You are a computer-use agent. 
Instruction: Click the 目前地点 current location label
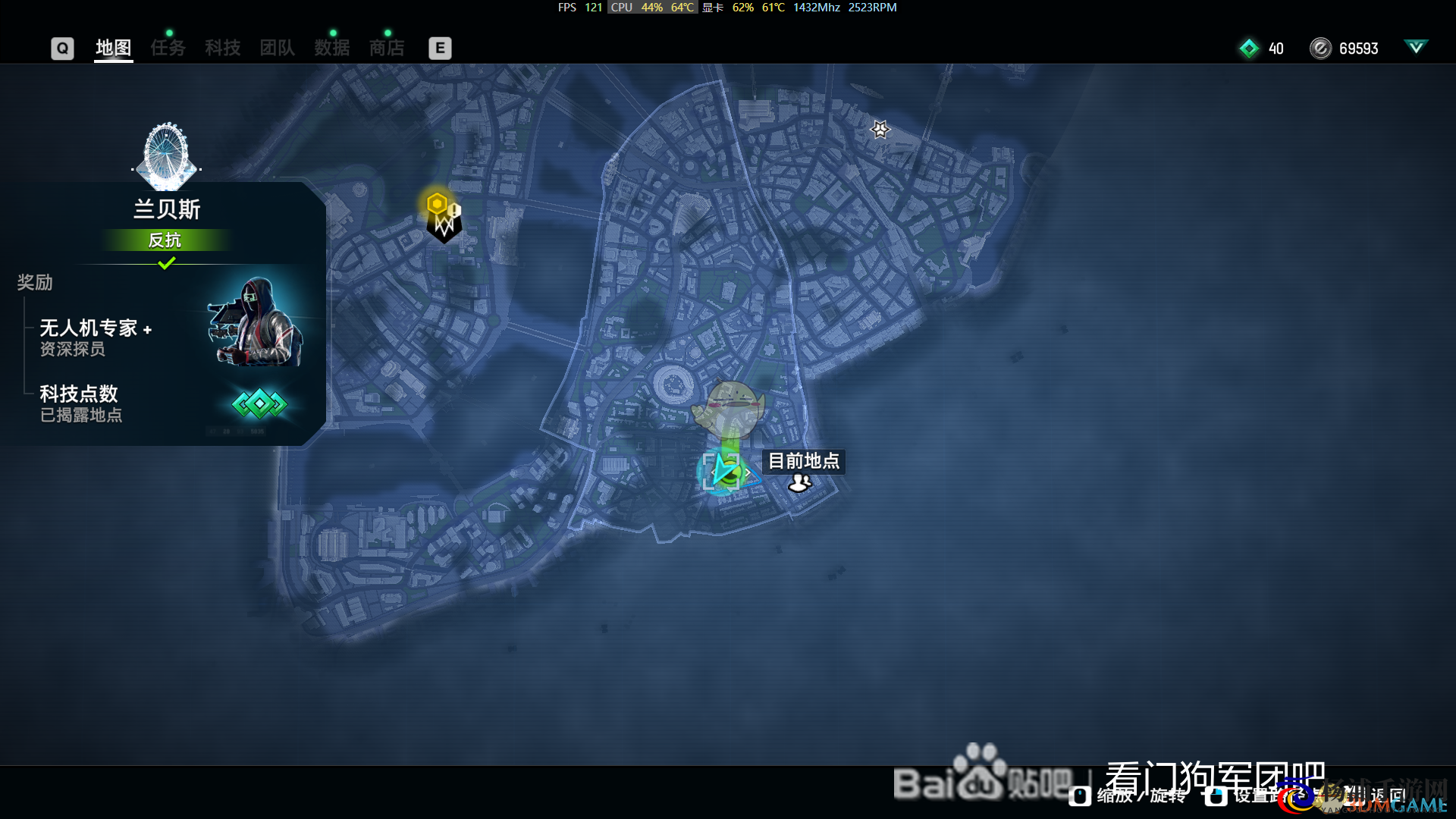[x=804, y=461]
